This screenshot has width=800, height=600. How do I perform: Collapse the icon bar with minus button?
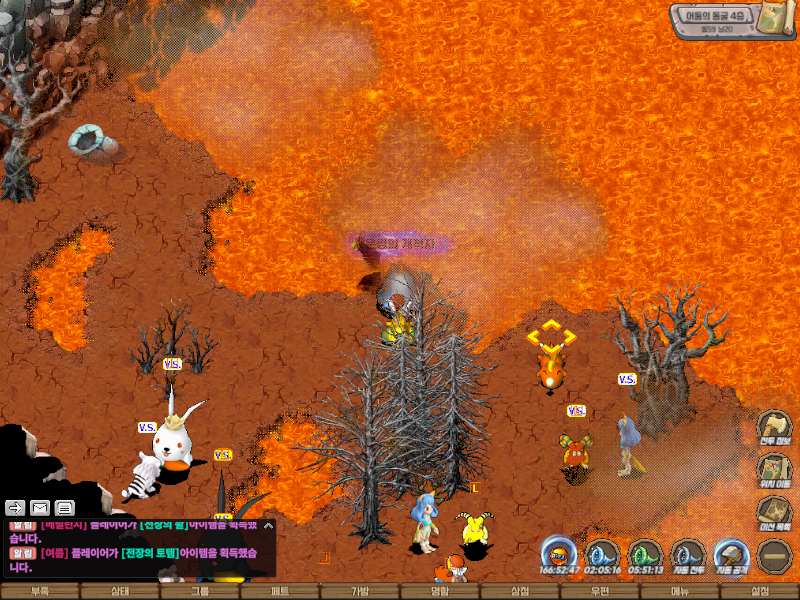[x=774, y=555]
